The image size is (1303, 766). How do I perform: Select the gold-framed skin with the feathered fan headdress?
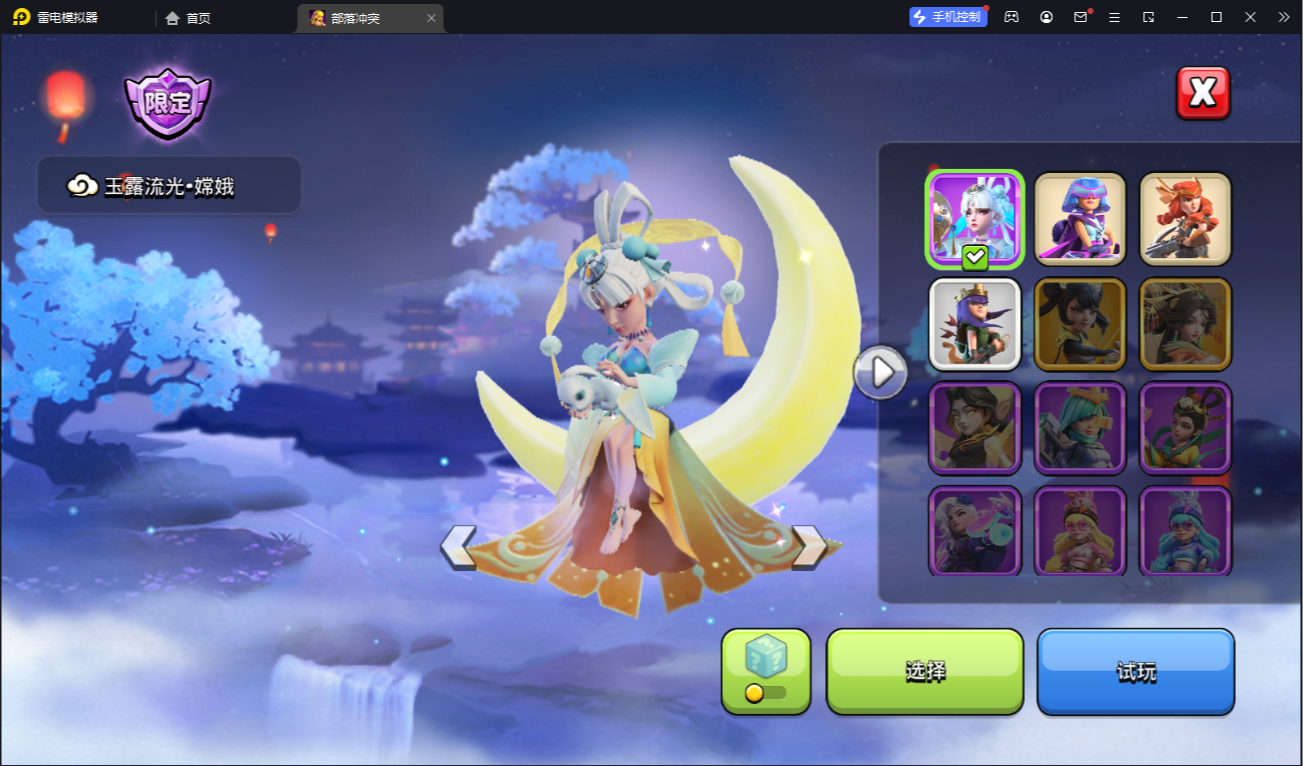pyautogui.click(x=1185, y=324)
